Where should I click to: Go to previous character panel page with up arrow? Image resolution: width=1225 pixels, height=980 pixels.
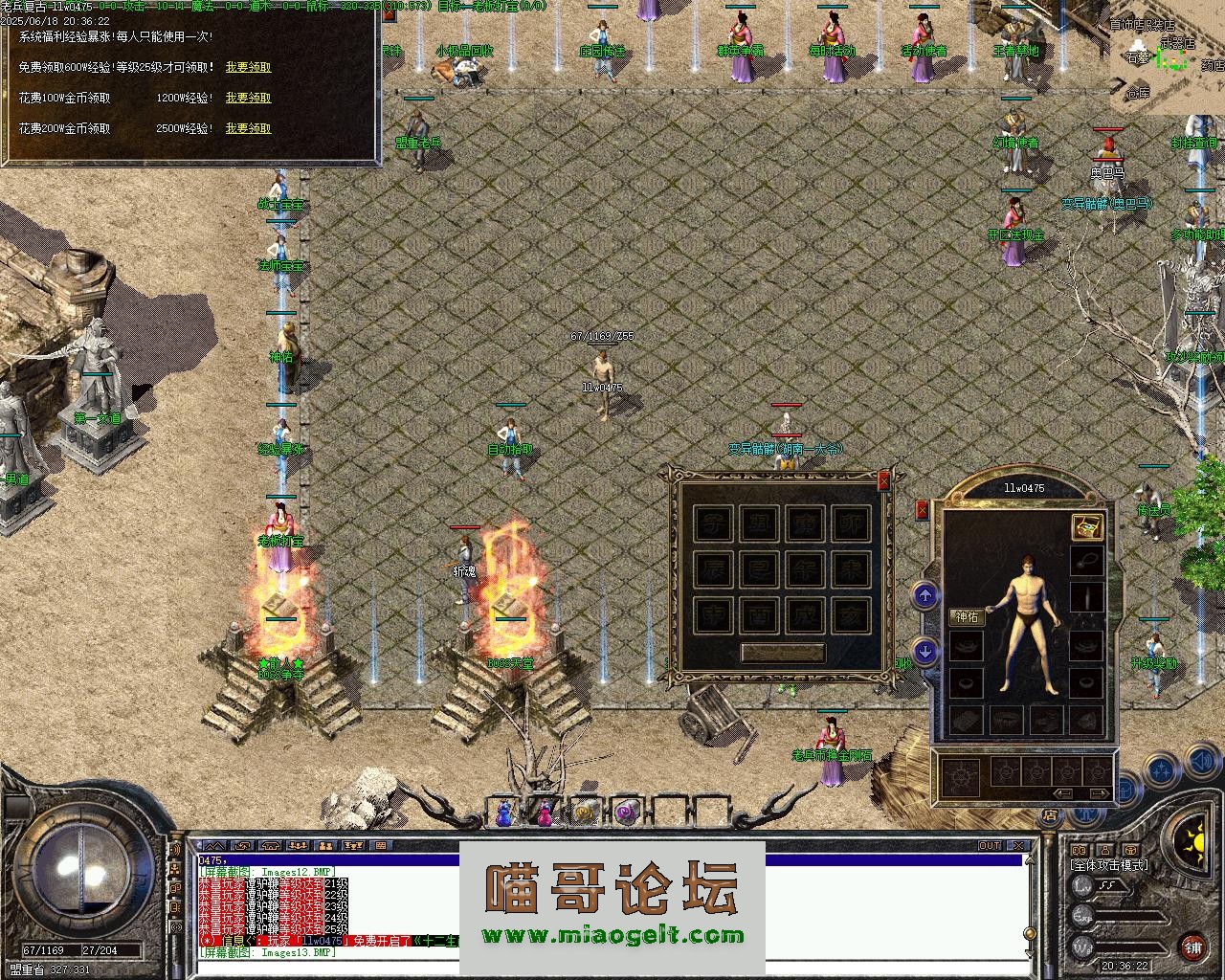924,597
